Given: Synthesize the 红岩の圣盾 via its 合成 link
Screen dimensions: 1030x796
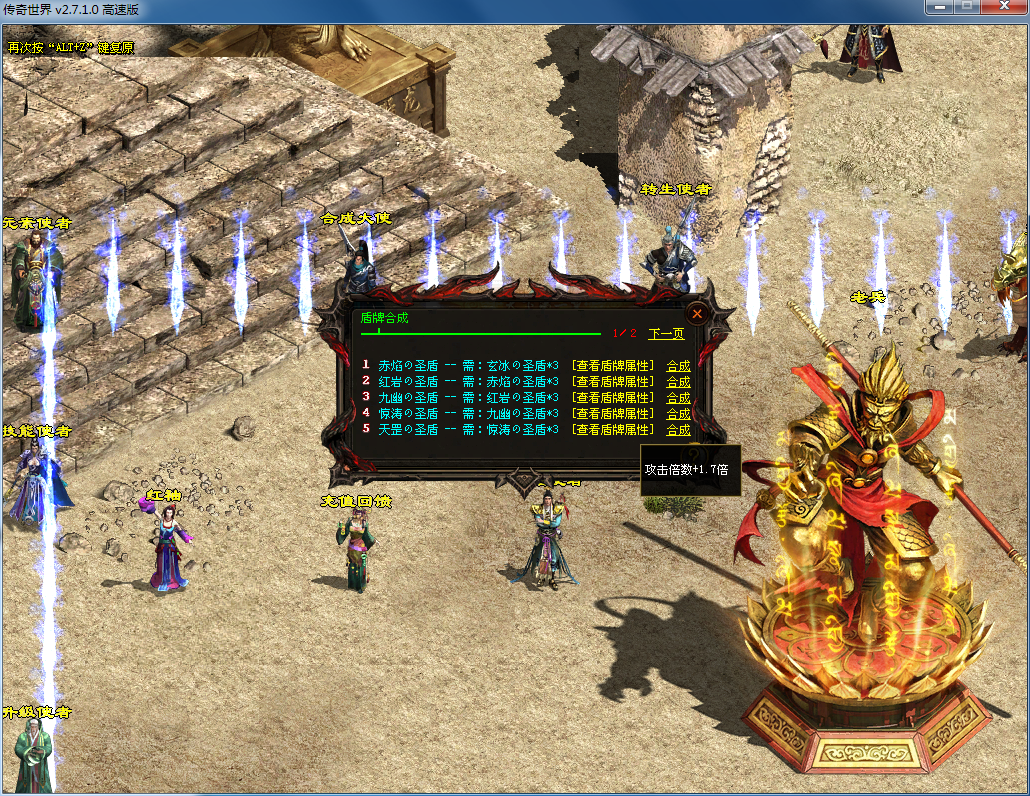Looking at the screenshot, I should point(678,382).
